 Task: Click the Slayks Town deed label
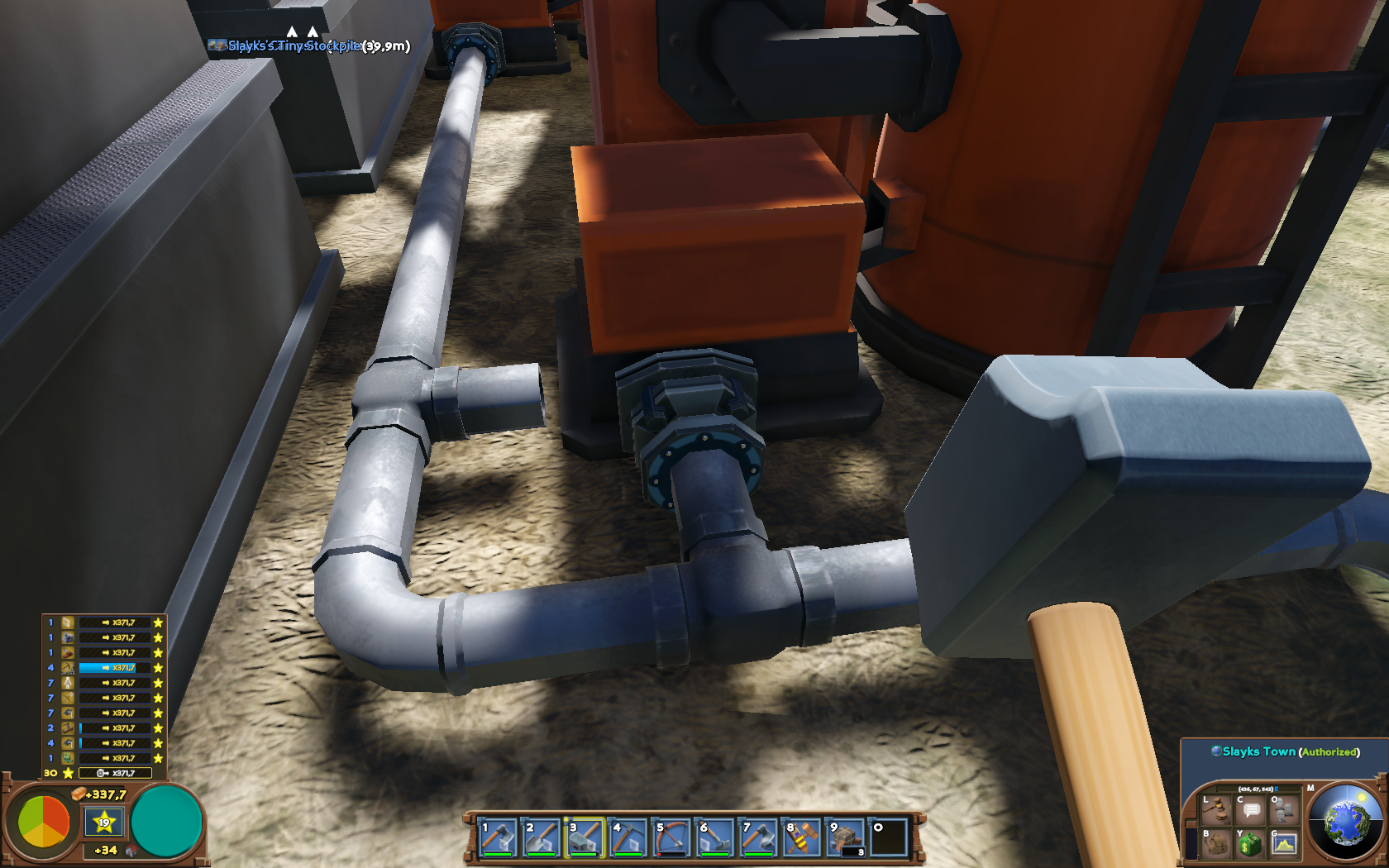point(1258,751)
